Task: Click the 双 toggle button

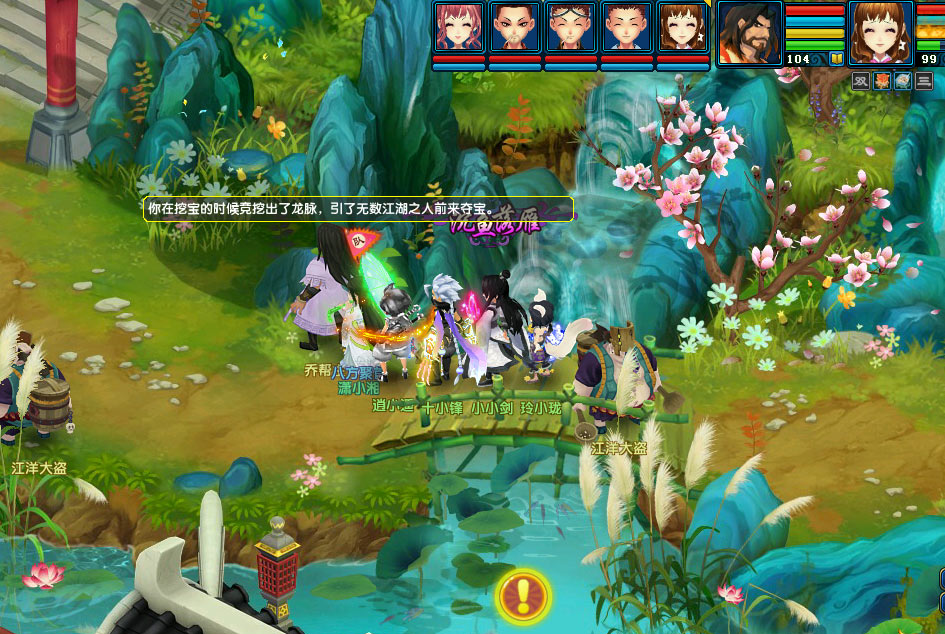Action: 861,82
